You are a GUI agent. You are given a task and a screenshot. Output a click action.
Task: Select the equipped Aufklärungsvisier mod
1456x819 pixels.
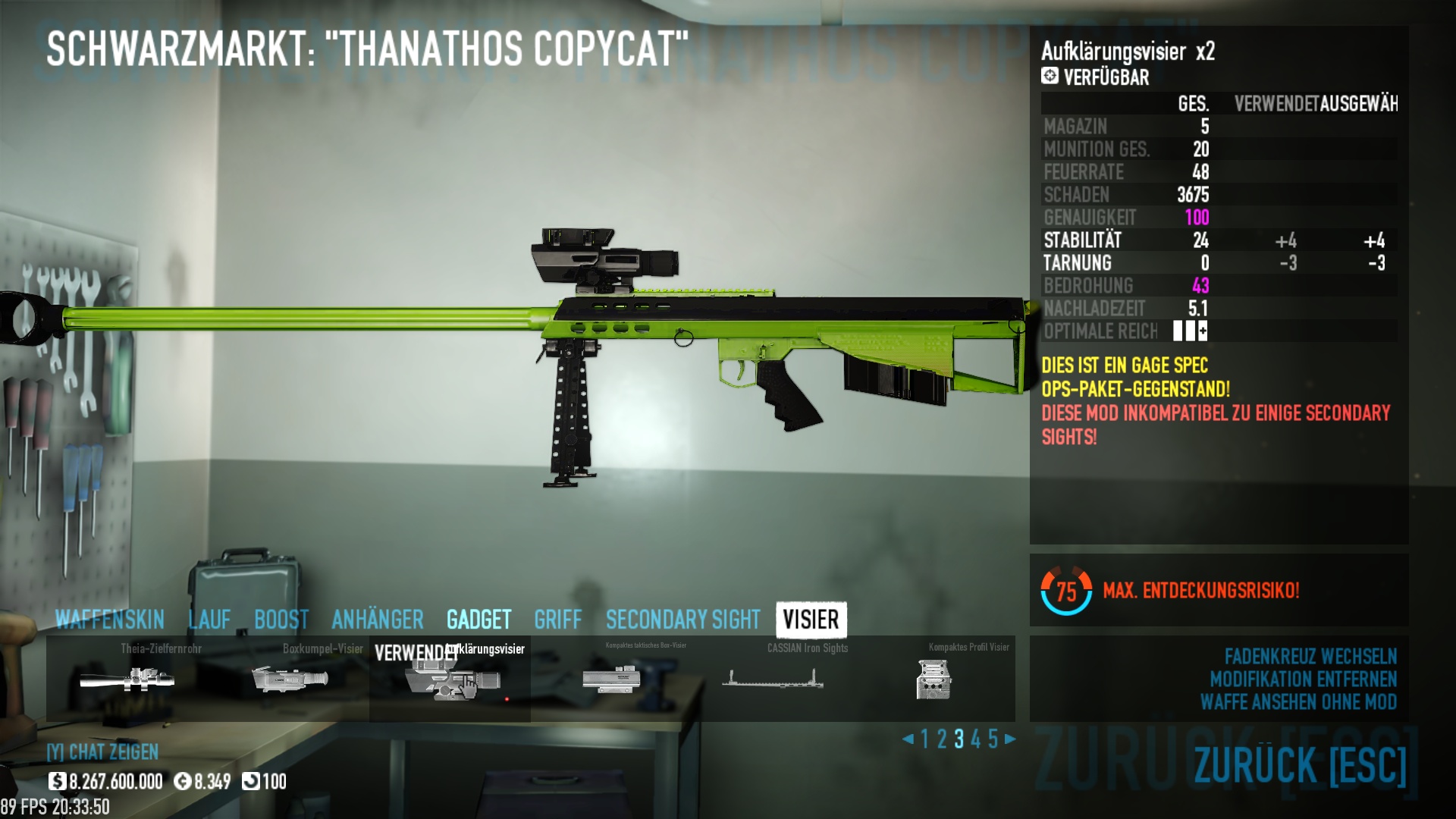click(x=450, y=679)
